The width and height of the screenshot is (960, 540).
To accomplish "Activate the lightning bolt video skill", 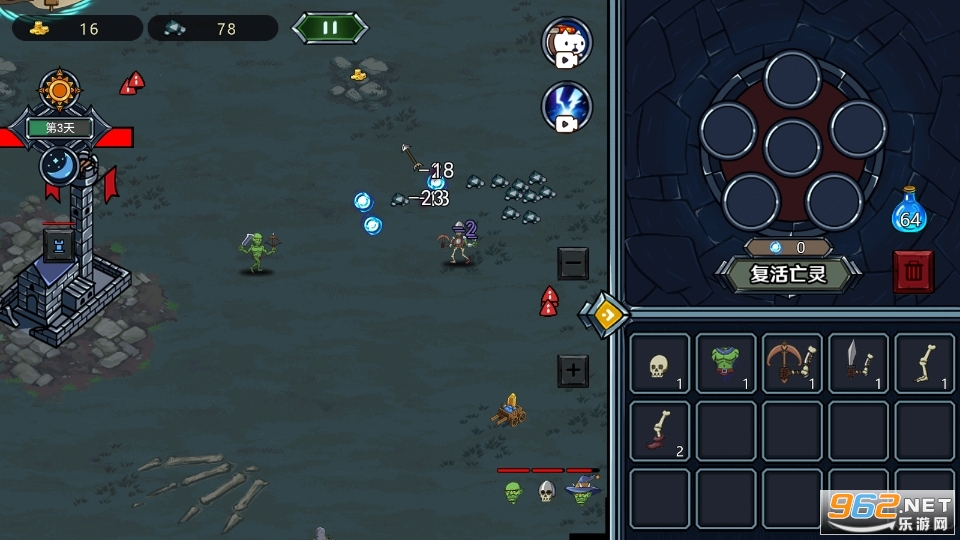I will coord(567,107).
